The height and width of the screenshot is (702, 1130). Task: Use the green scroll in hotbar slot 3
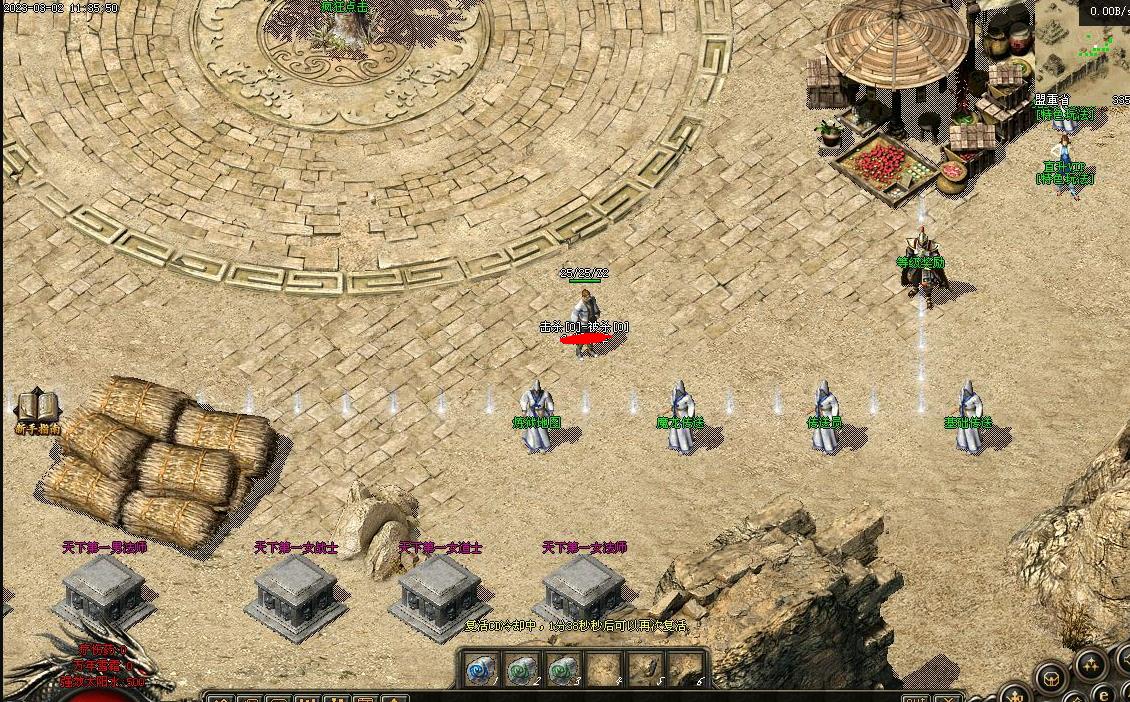click(563, 667)
